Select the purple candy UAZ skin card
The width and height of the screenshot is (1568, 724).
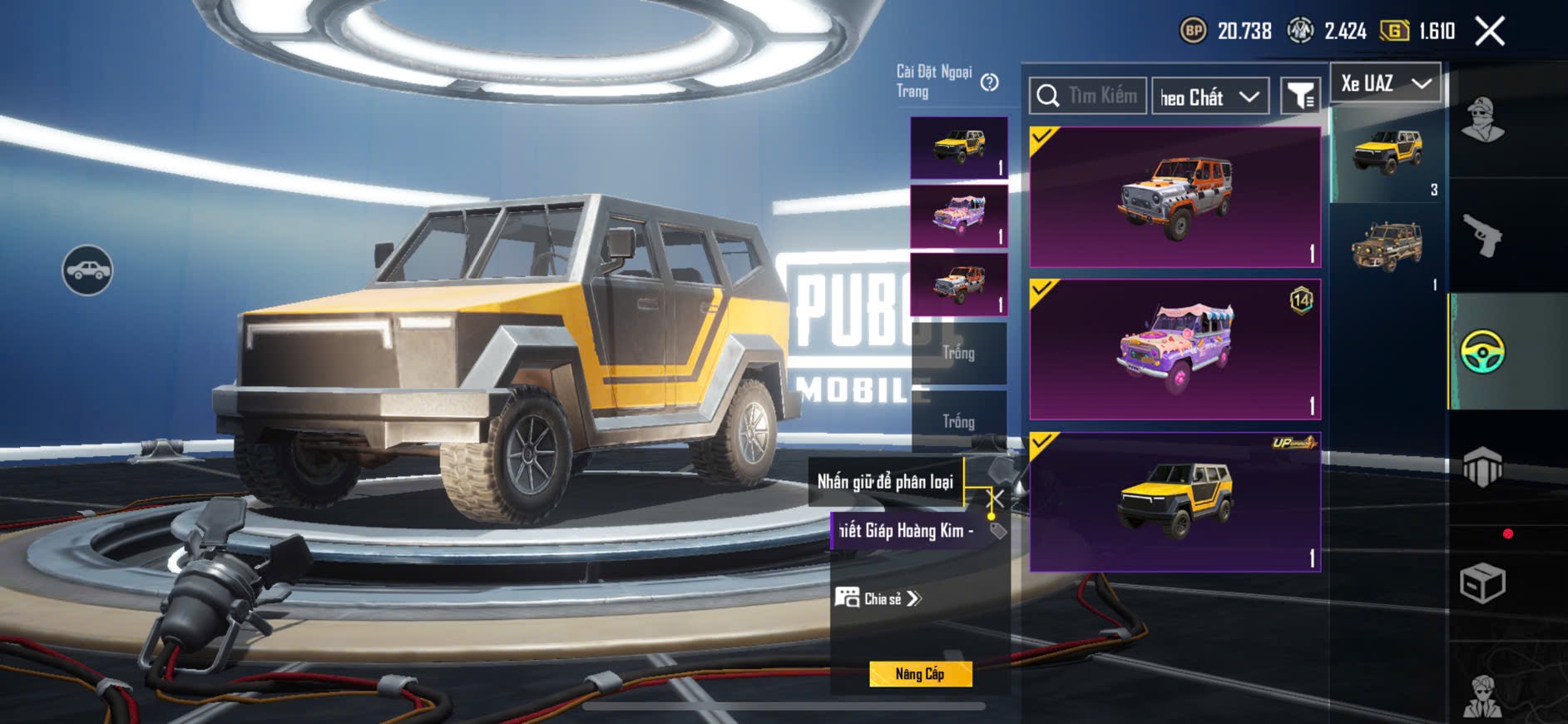pos(1175,350)
